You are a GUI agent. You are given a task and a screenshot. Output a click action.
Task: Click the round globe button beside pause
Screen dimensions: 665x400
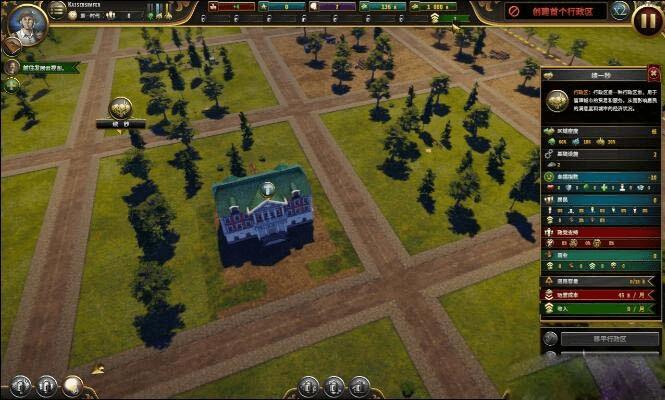click(x=620, y=11)
